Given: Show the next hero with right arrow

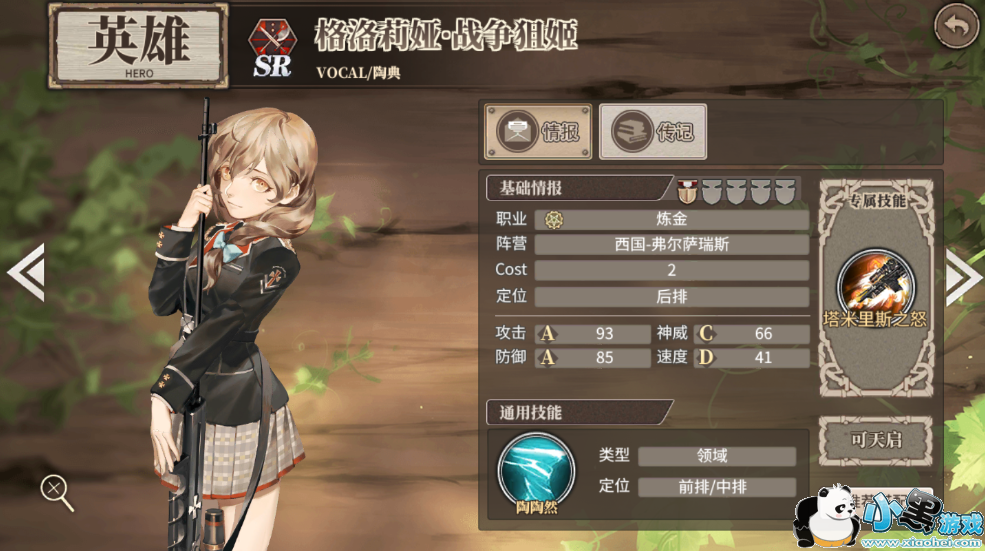Looking at the screenshot, I should 963,271.
